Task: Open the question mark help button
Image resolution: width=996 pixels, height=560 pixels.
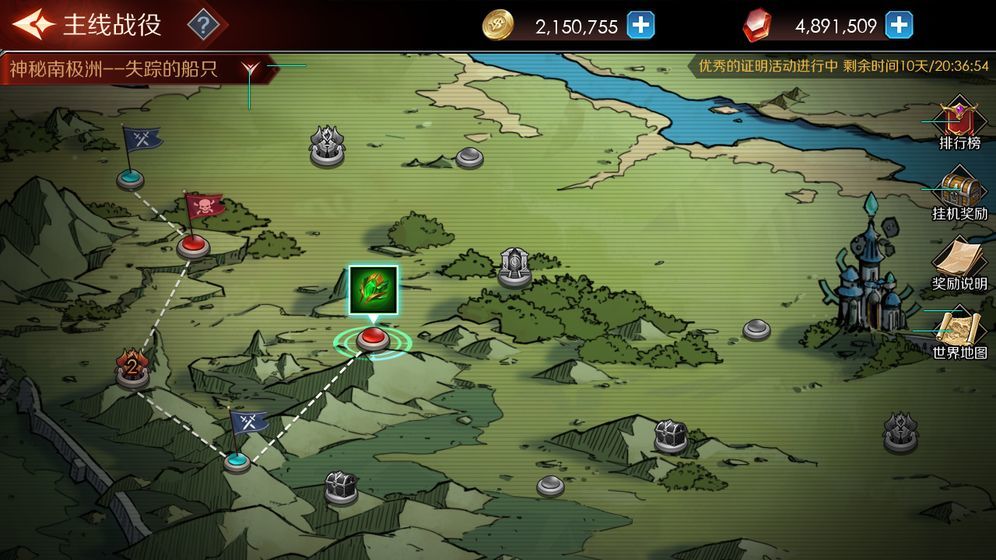Action: click(x=204, y=25)
